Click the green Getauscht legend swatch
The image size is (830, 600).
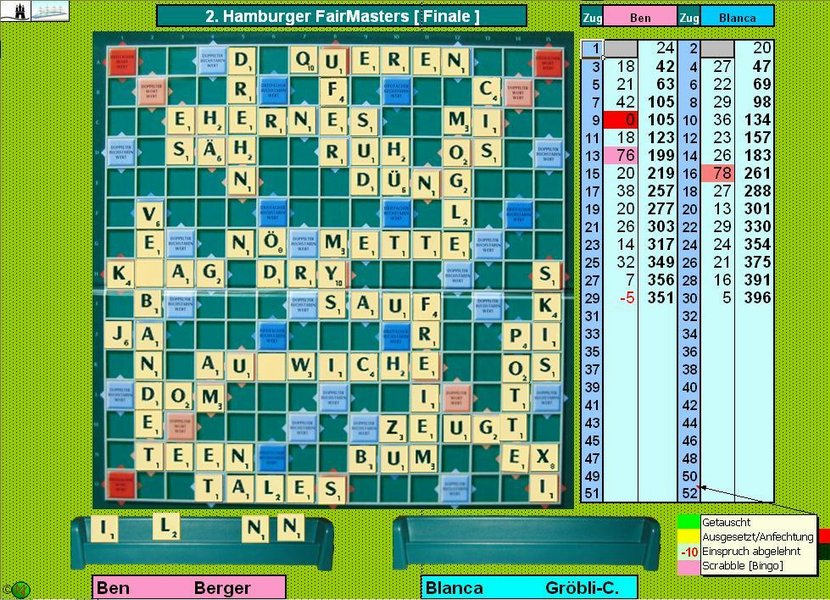click(688, 522)
